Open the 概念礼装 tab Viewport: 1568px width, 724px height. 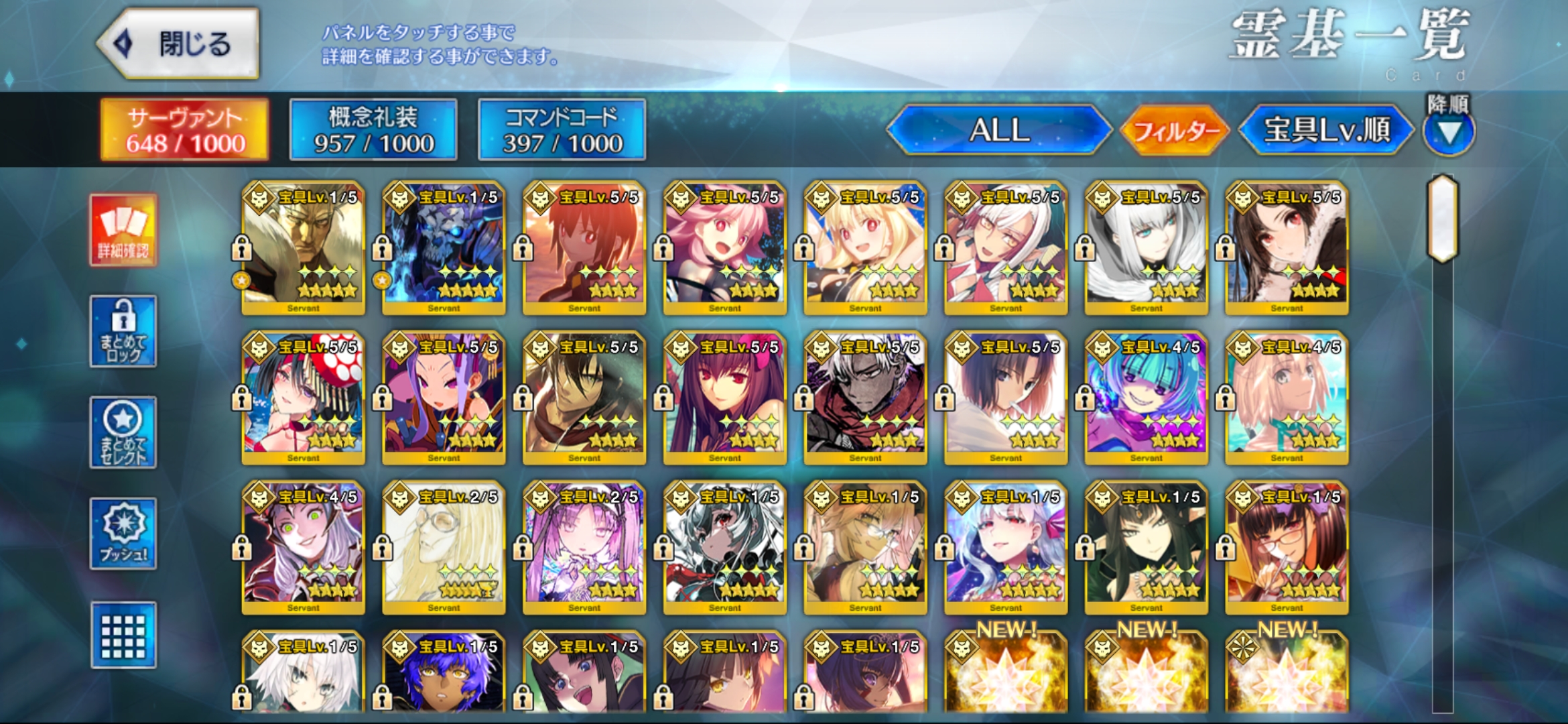click(x=373, y=130)
